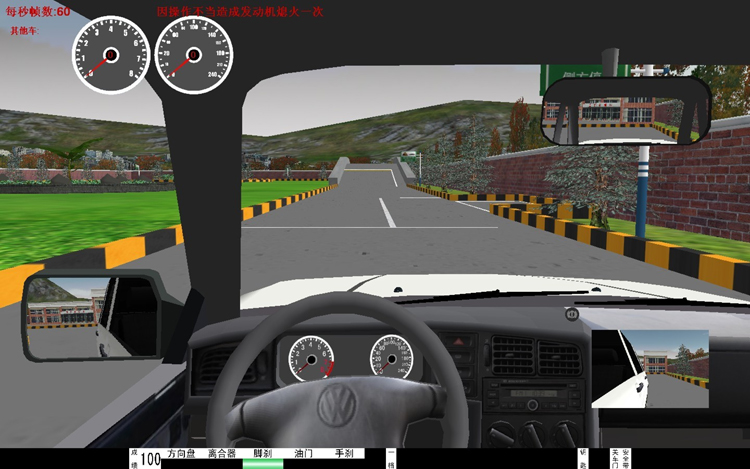Select the 一档 gear indicator
Image resolution: width=750 pixels, height=469 pixels.
coord(391,458)
